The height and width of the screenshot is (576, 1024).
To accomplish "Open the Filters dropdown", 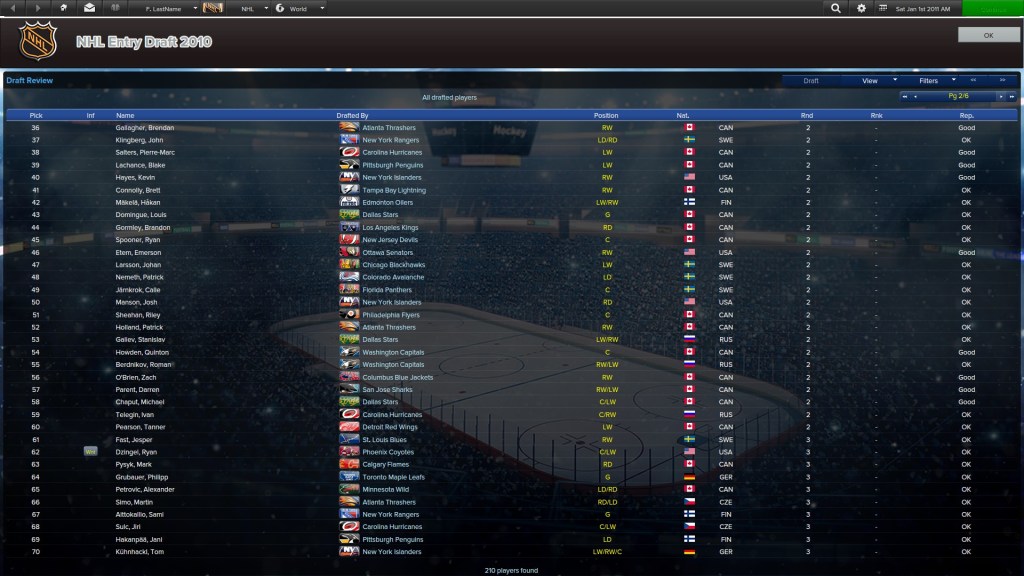I will [936, 81].
